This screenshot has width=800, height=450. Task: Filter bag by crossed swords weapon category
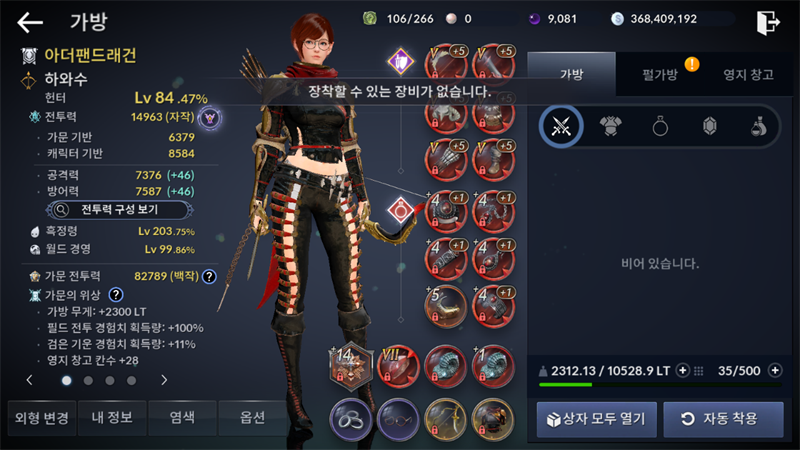561,126
